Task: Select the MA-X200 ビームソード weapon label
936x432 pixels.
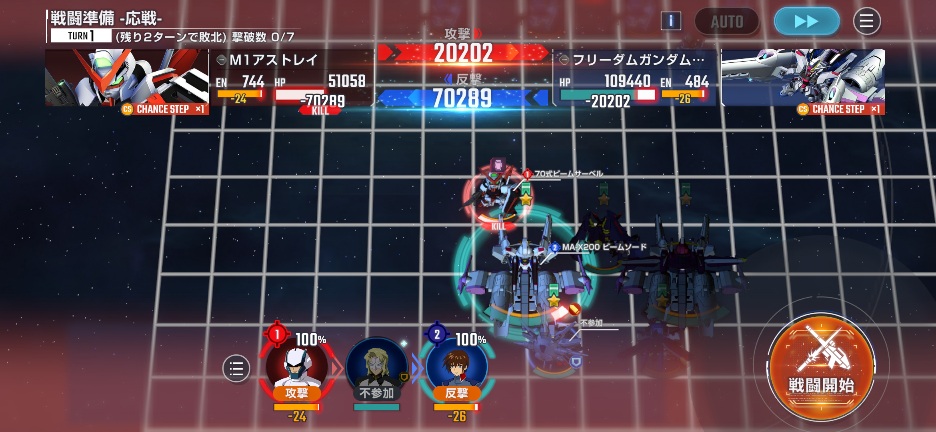Action: tap(597, 247)
